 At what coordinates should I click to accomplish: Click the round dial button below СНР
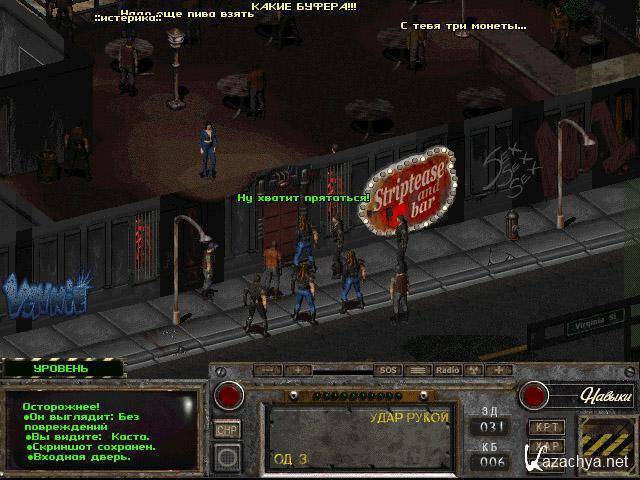(228, 457)
